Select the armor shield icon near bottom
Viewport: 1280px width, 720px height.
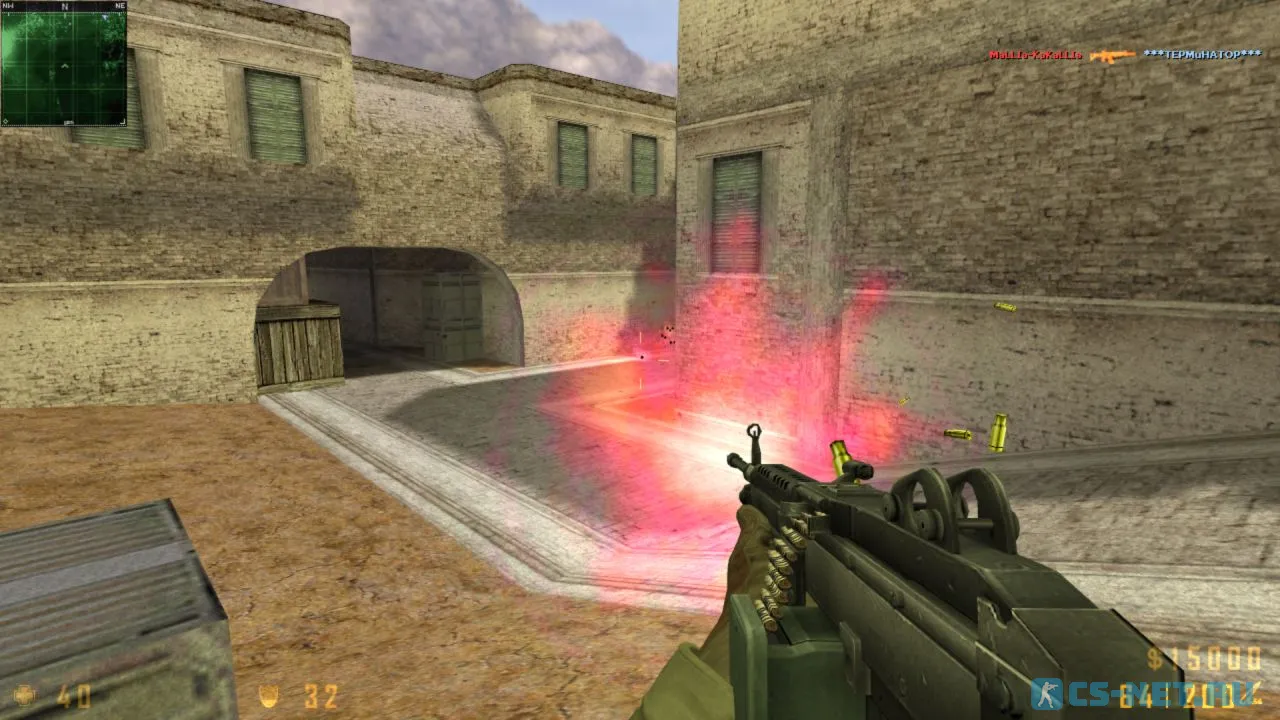pyautogui.click(x=270, y=695)
